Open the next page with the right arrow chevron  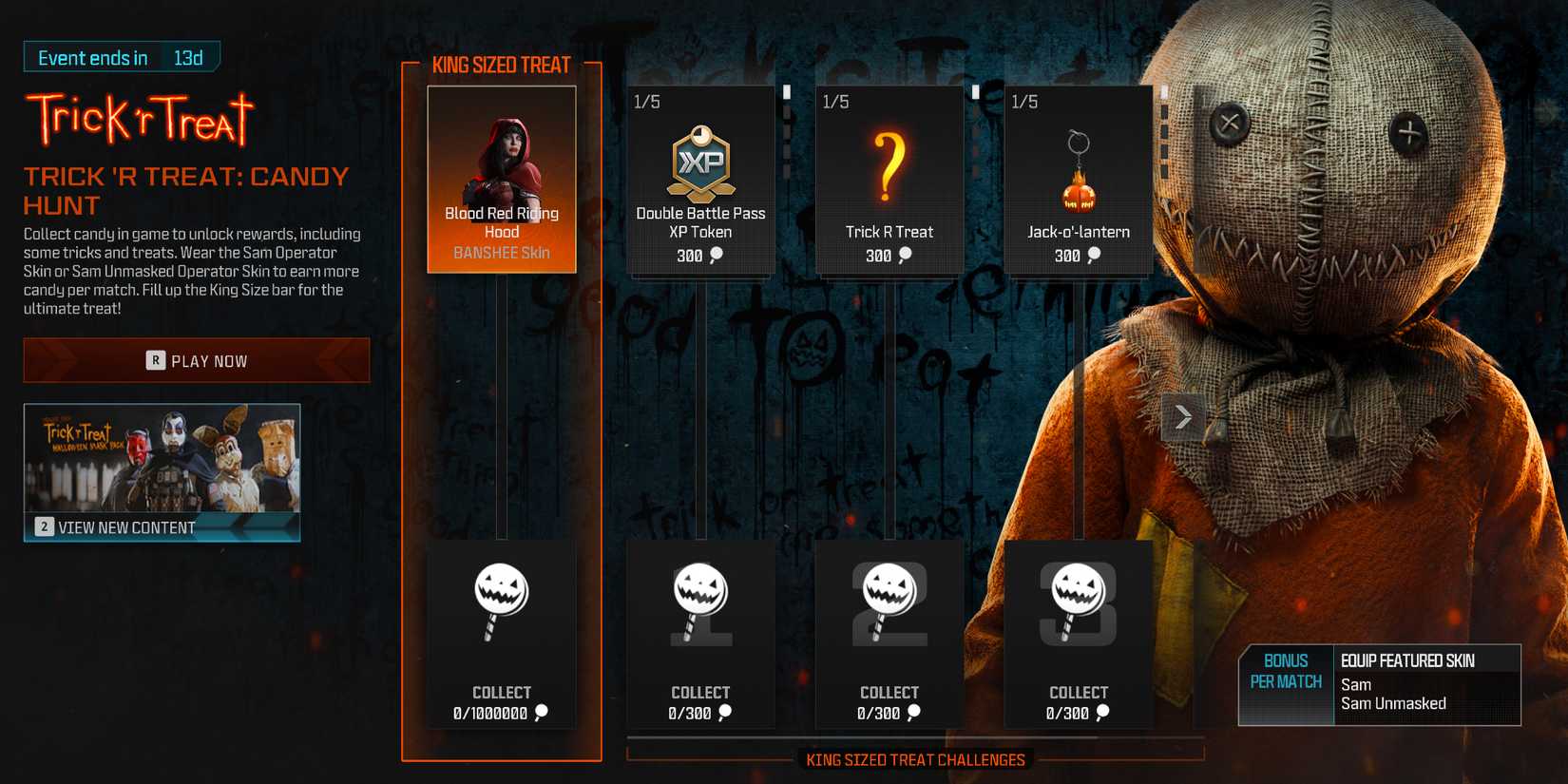(1181, 416)
